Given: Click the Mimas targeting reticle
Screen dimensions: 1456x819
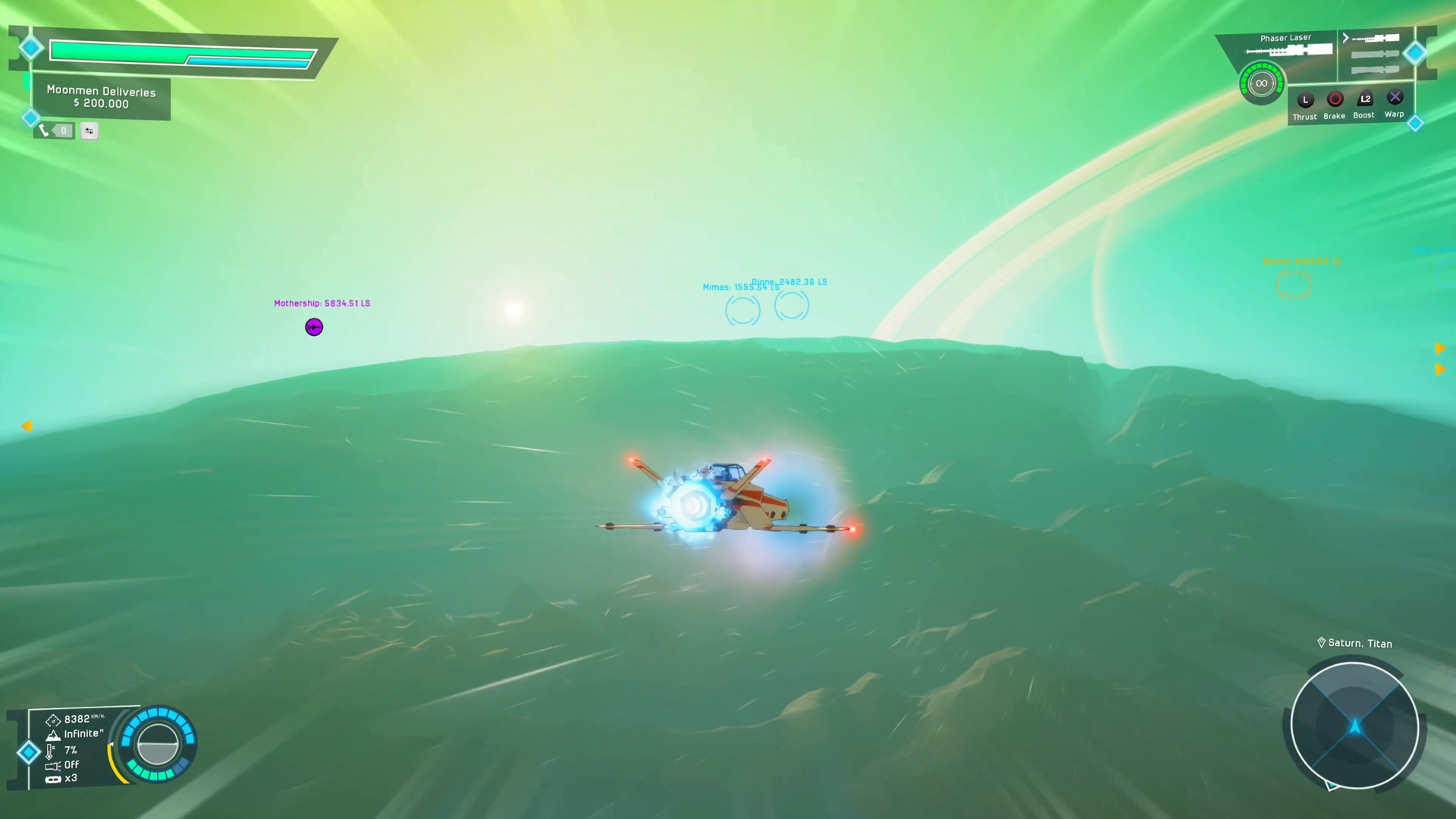Looking at the screenshot, I should [x=742, y=310].
